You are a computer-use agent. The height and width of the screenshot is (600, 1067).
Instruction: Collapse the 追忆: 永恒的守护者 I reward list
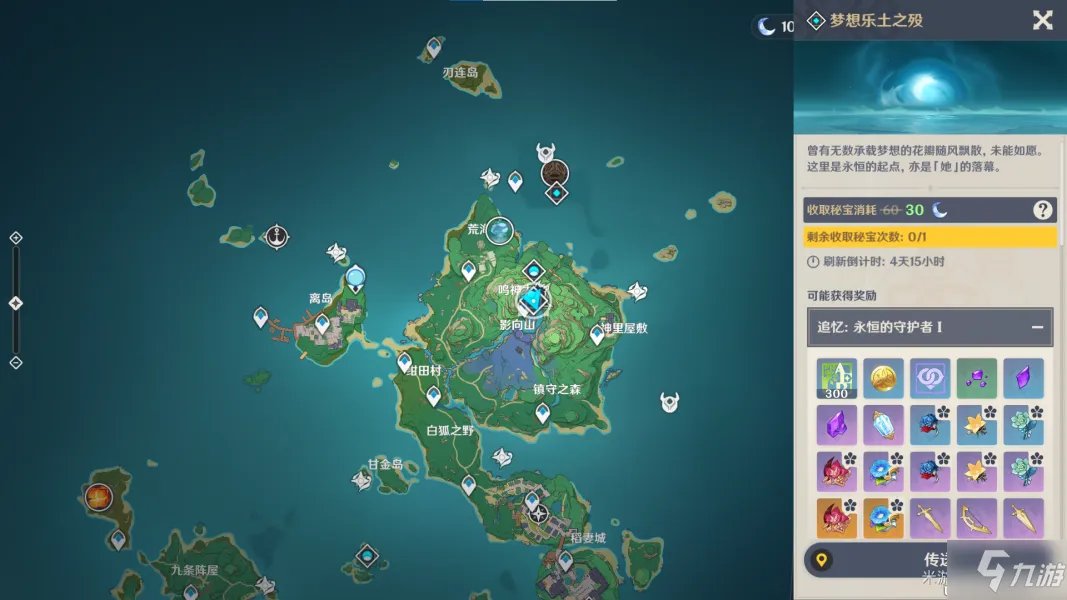pyautogui.click(x=1037, y=327)
